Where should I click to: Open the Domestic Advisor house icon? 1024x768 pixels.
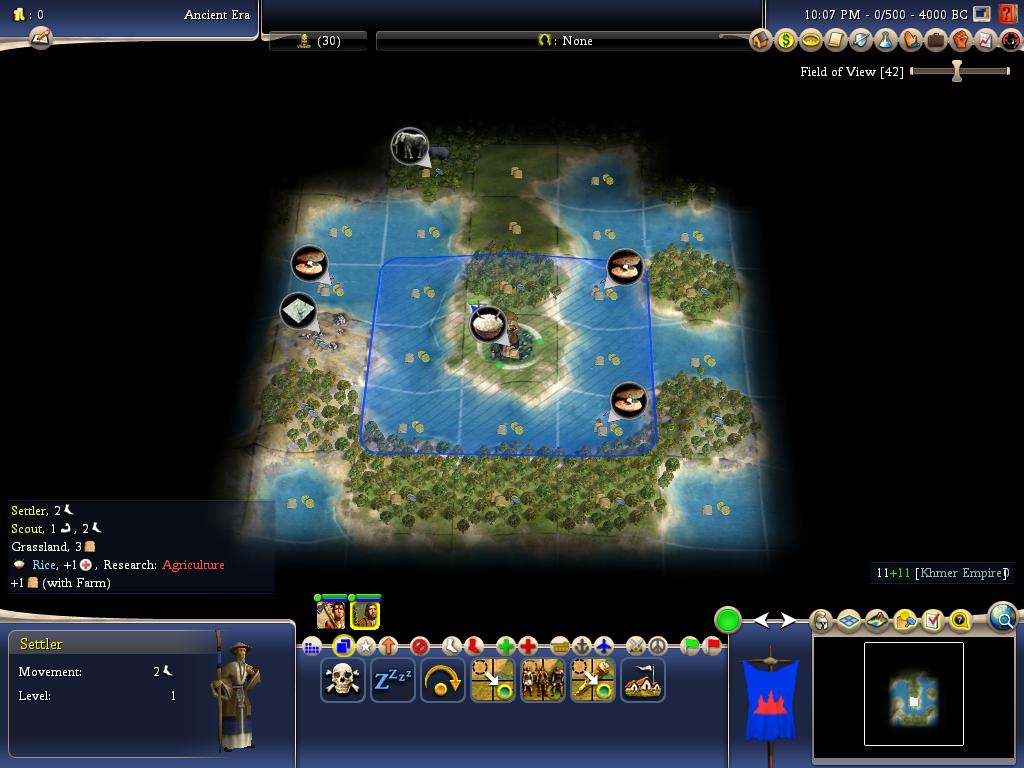761,40
